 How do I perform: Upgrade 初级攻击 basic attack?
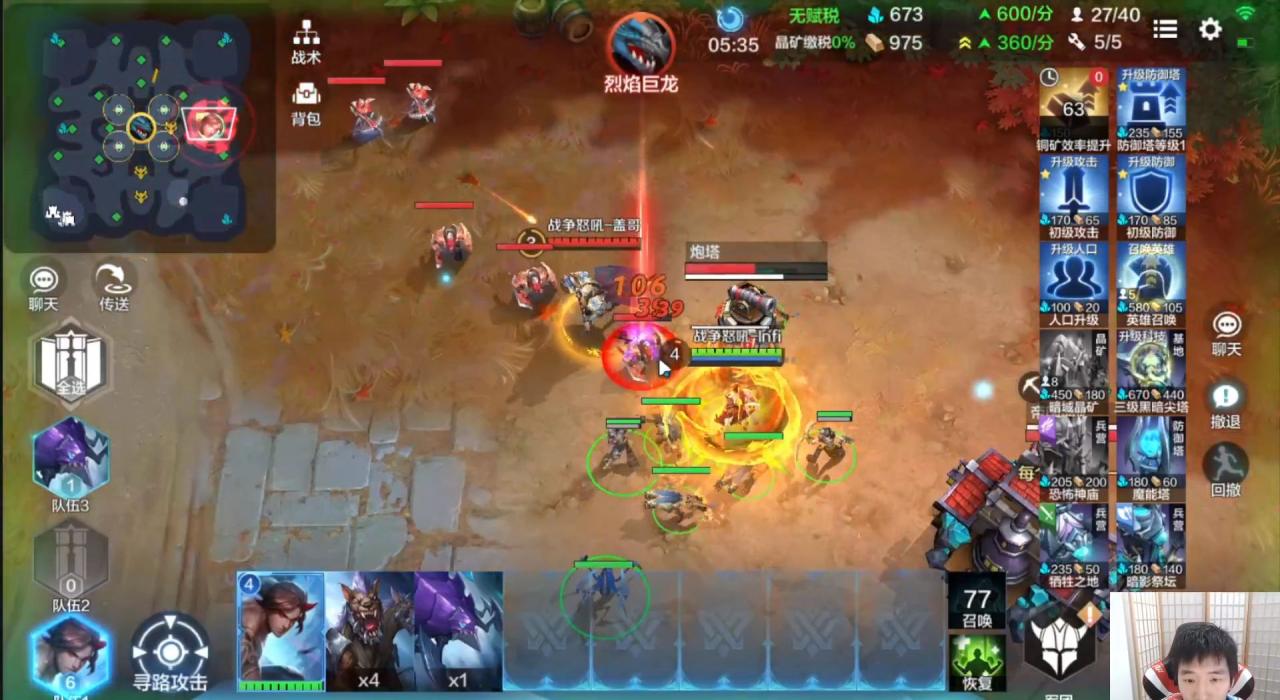tap(1074, 197)
